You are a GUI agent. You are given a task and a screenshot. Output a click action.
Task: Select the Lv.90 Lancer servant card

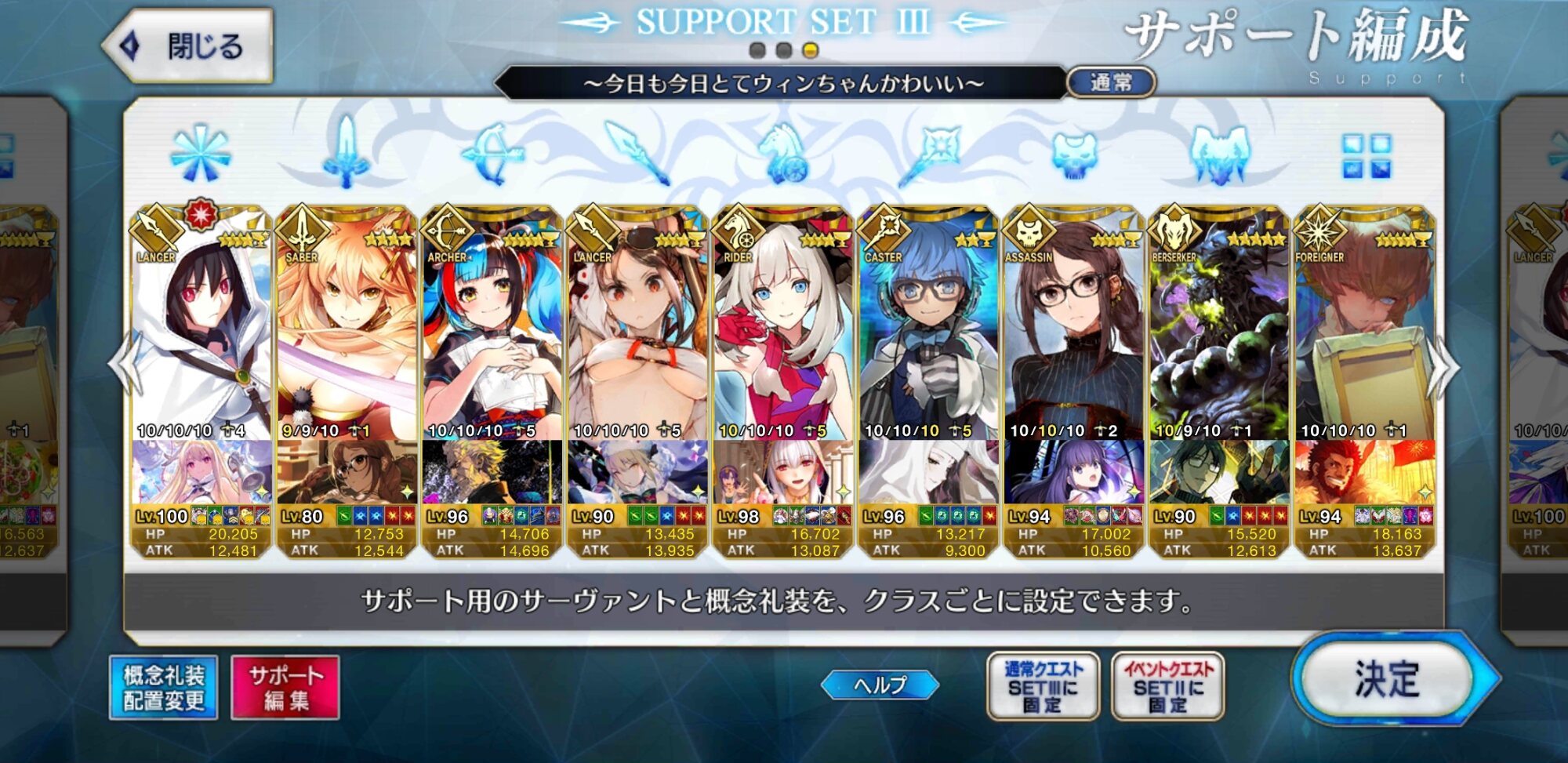click(637, 329)
